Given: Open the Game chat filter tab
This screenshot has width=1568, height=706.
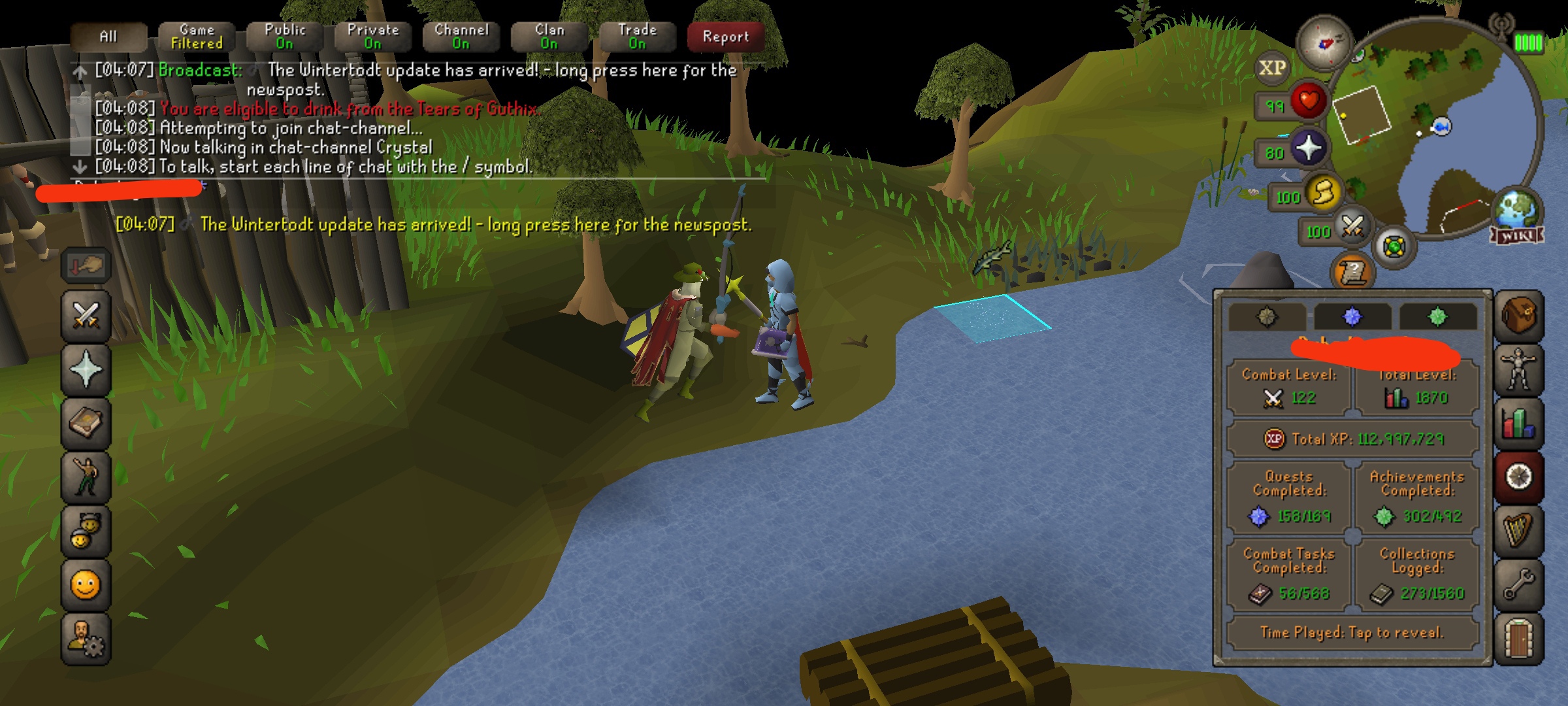Looking at the screenshot, I should (197, 37).
